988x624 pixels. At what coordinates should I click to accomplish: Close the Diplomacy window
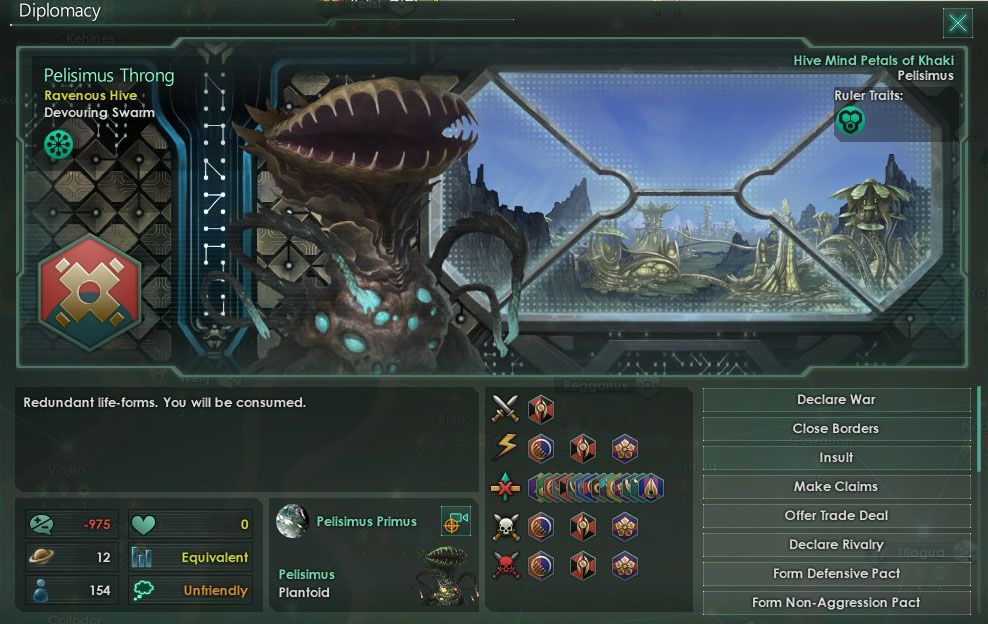coord(957,22)
